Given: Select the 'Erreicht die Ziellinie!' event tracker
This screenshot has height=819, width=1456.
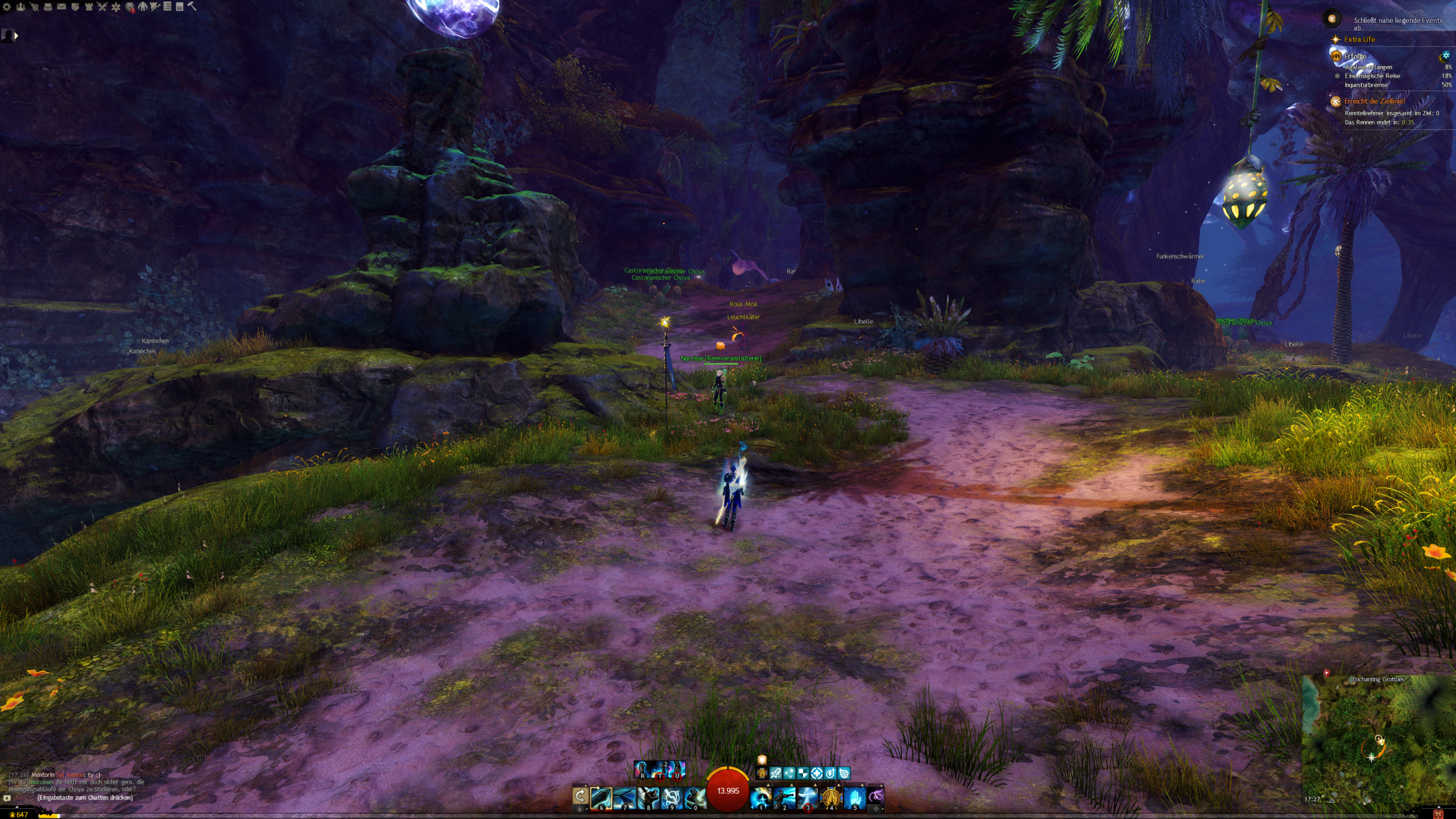Looking at the screenshot, I should [x=1374, y=101].
